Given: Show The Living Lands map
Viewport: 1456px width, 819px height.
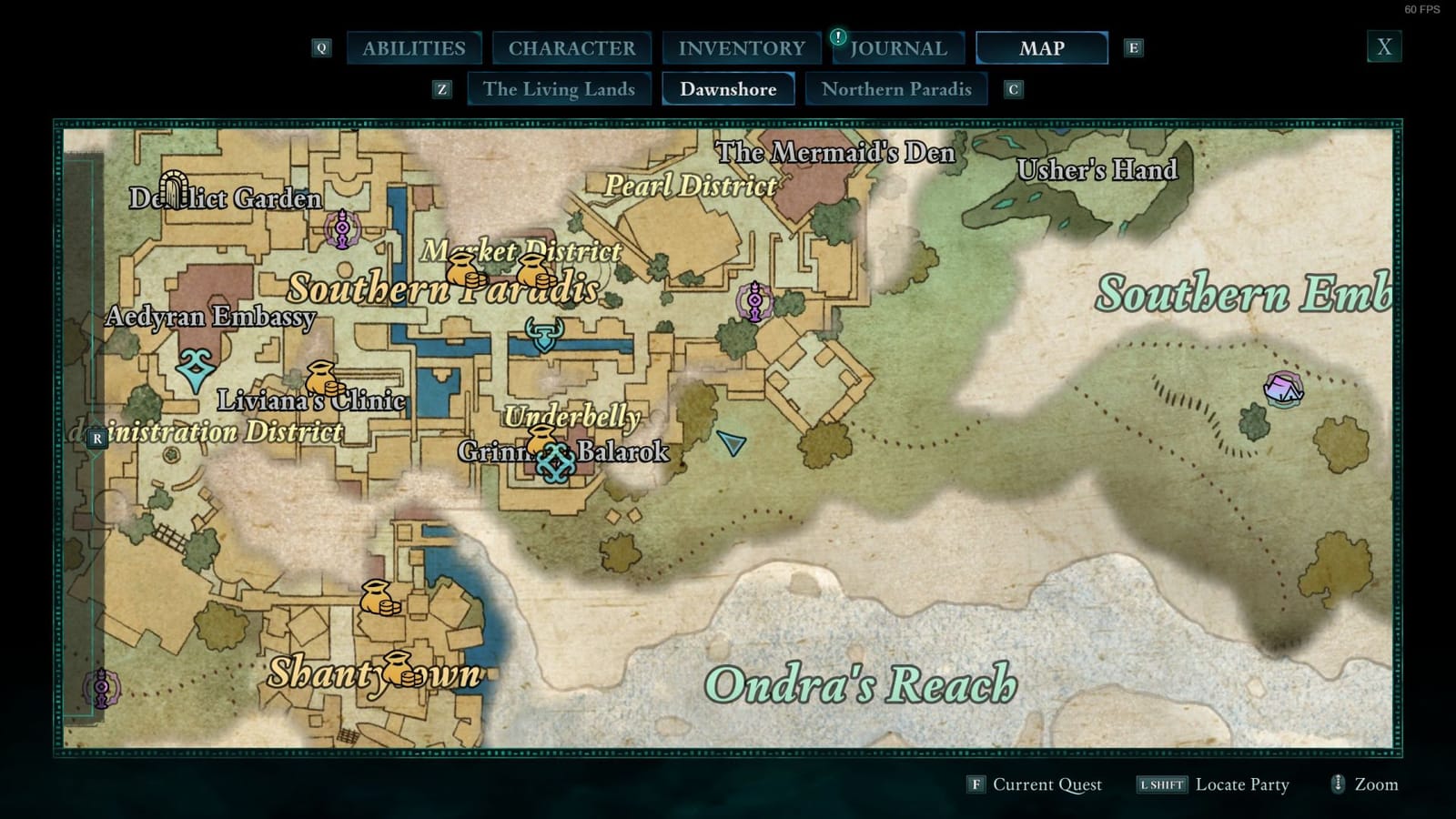Looking at the screenshot, I should tap(559, 89).
